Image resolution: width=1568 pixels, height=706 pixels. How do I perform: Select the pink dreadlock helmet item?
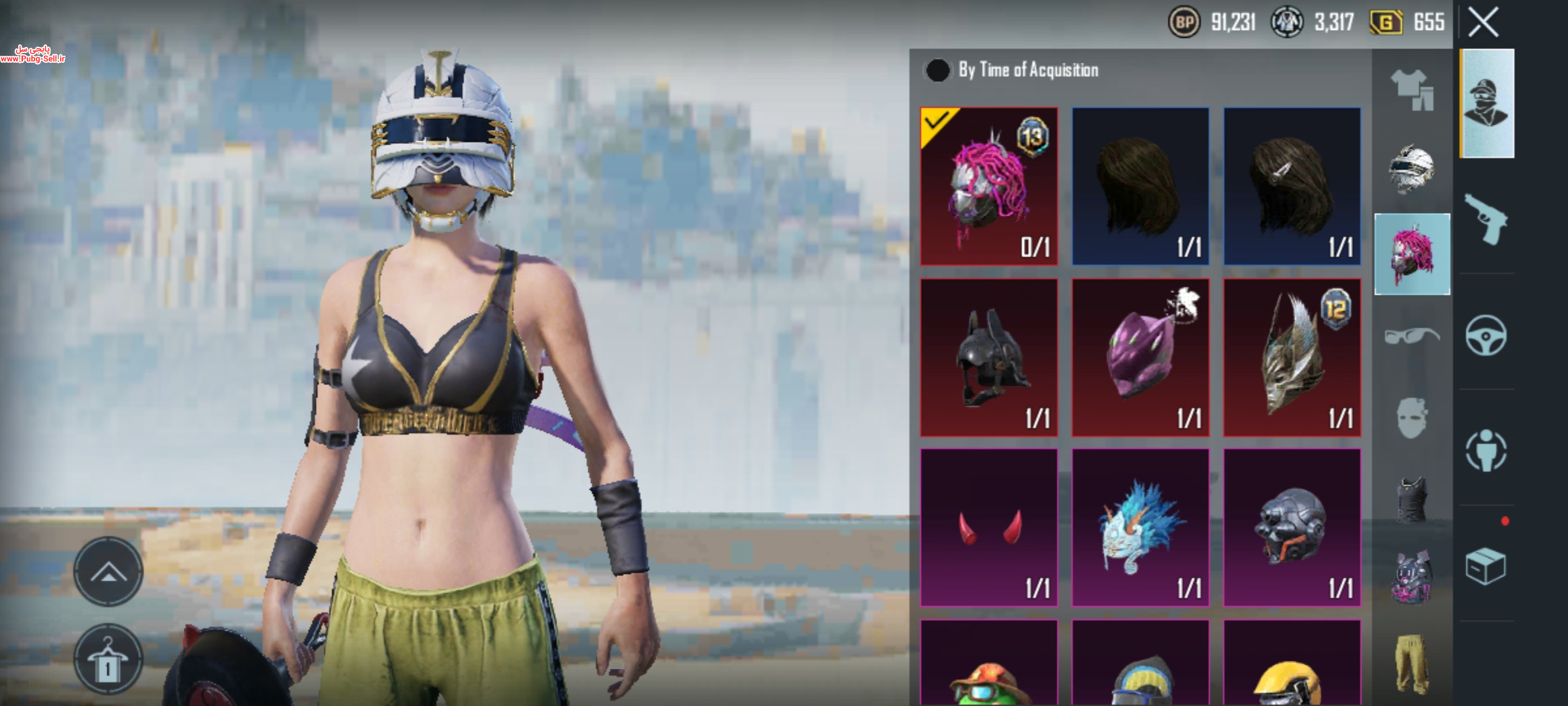(988, 186)
